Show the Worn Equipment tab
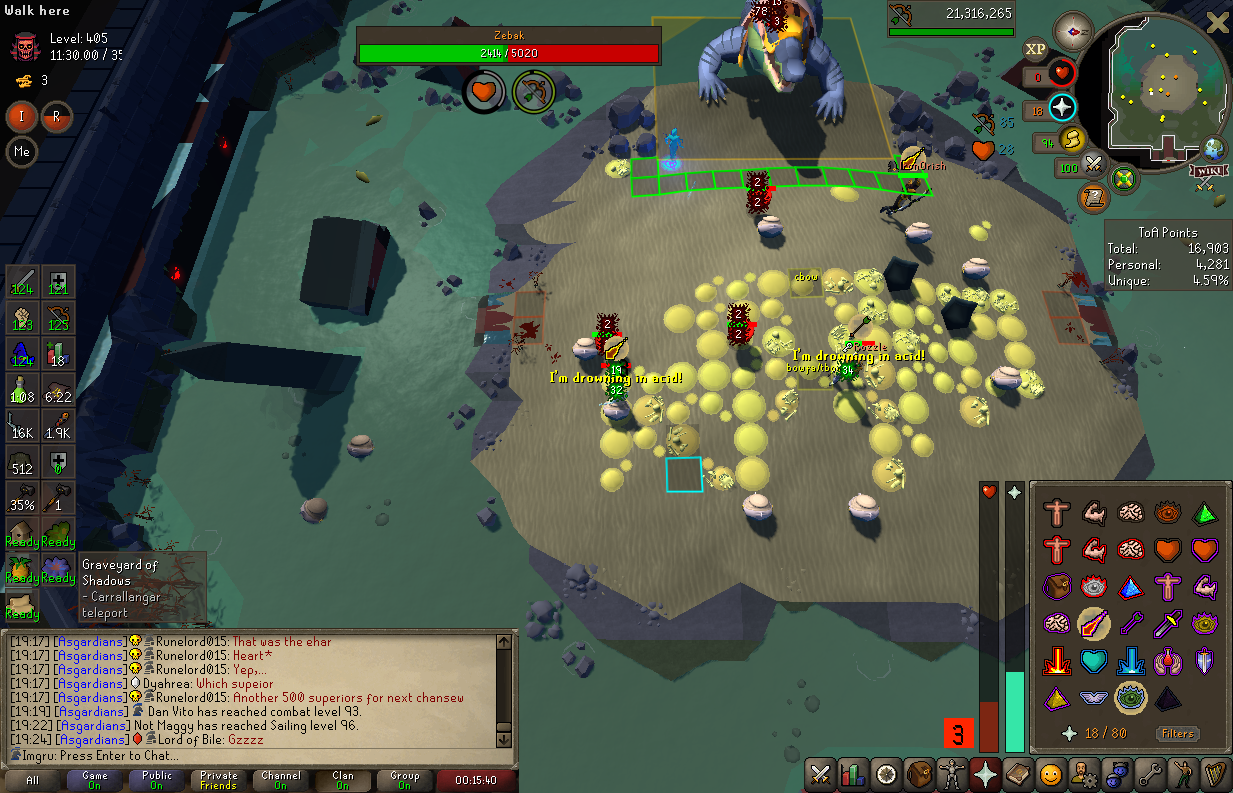Image resolution: width=1233 pixels, height=793 pixels. (953, 774)
